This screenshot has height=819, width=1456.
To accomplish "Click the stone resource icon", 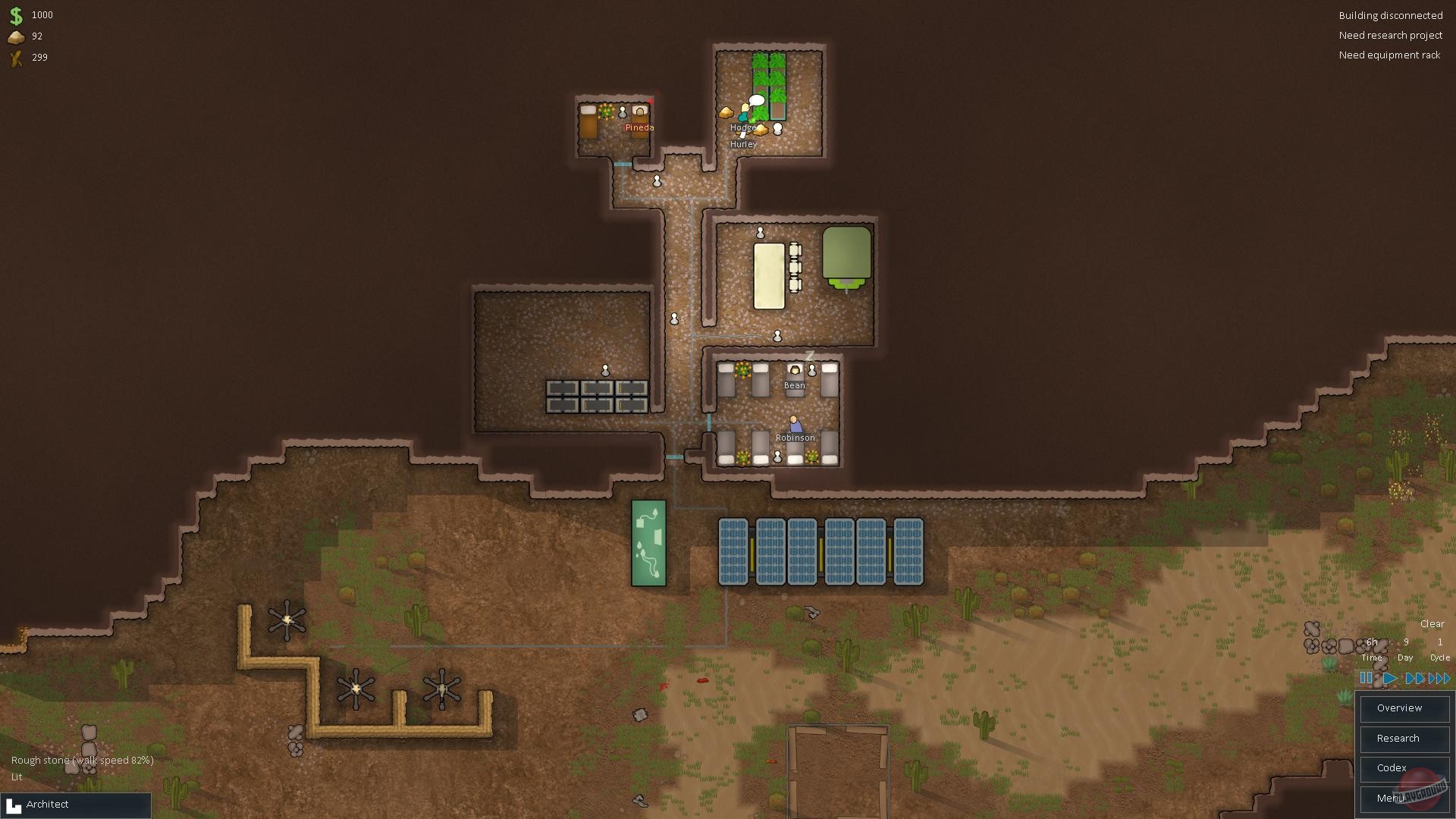I will (x=17, y=36).
